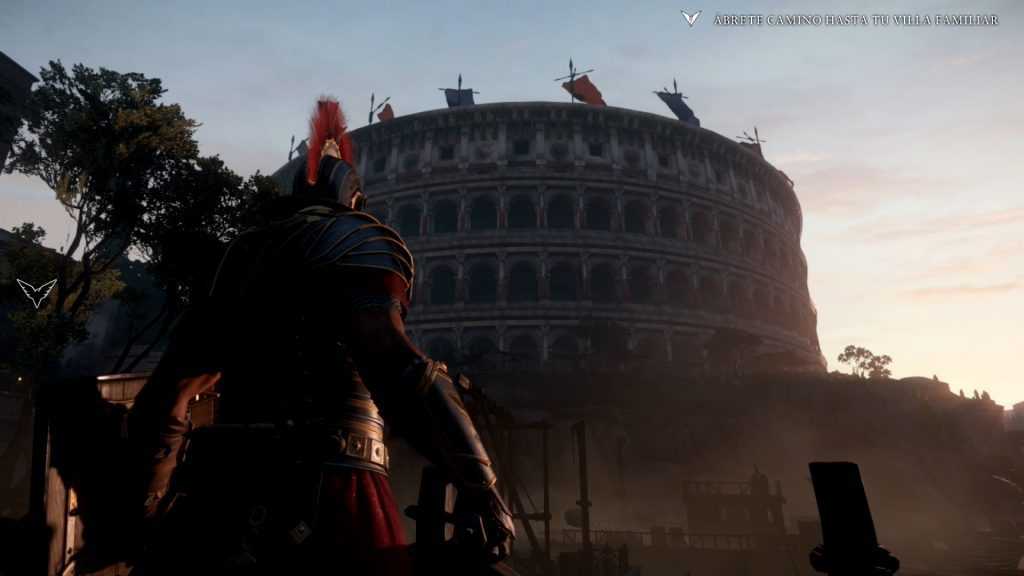Select the 'Ábrete camino hasta tu villa familiar' objective text
The width and height of the screenshot is (1024, 576).
[x=855, y=20]
